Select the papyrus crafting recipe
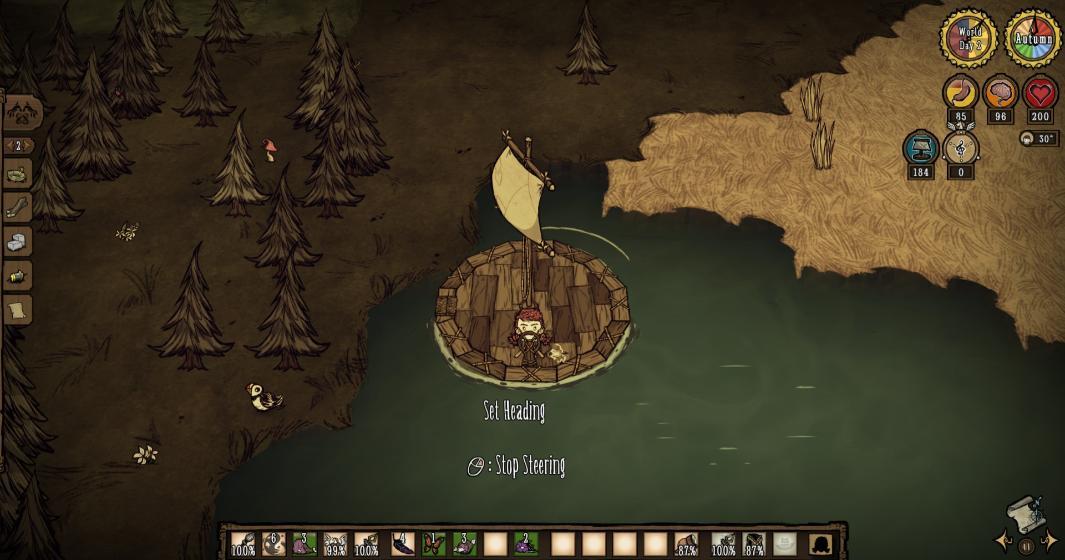 (x=18, y=310)
